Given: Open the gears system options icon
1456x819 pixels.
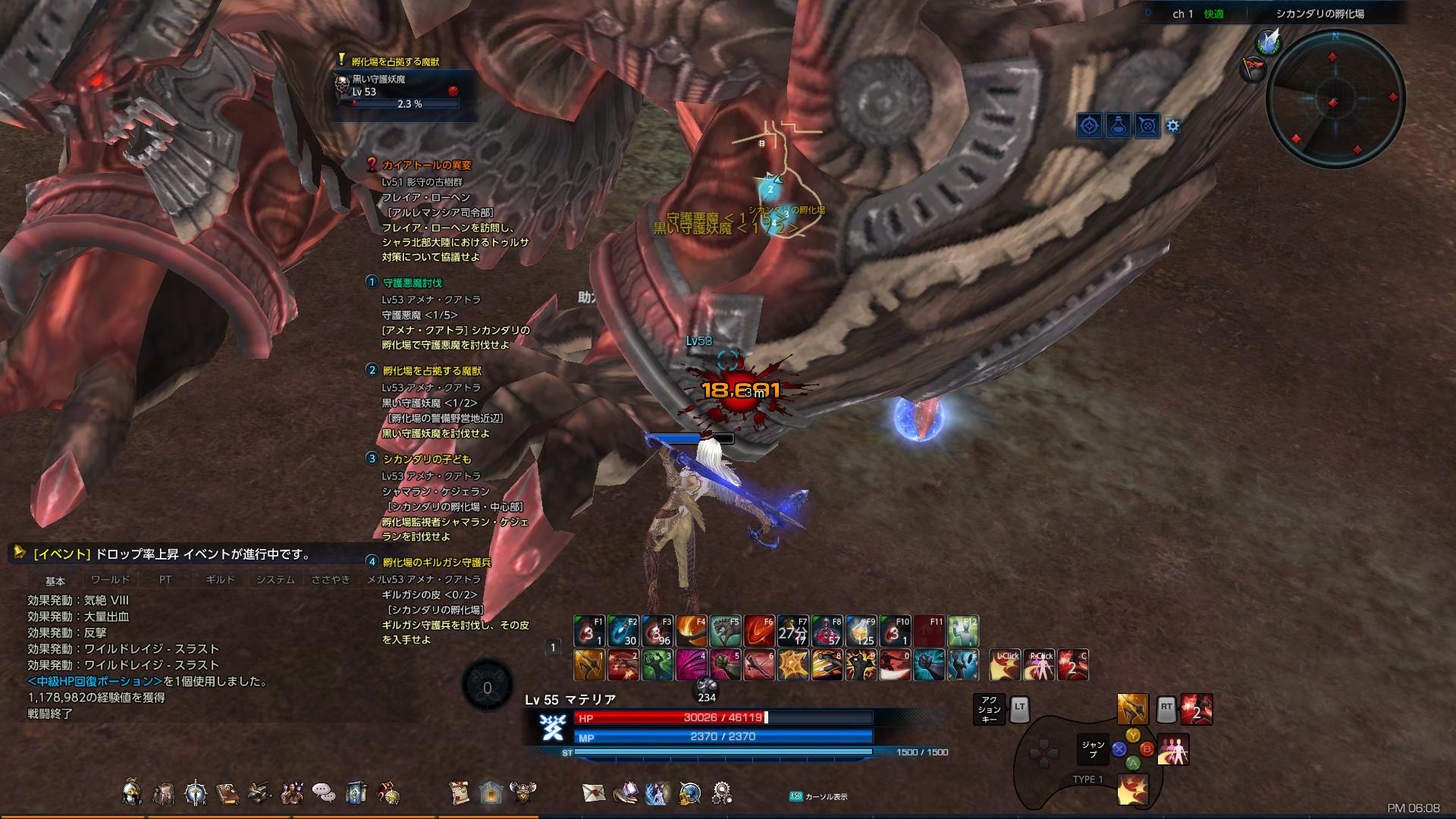Looking at the screenshot, I should [721, 793].
